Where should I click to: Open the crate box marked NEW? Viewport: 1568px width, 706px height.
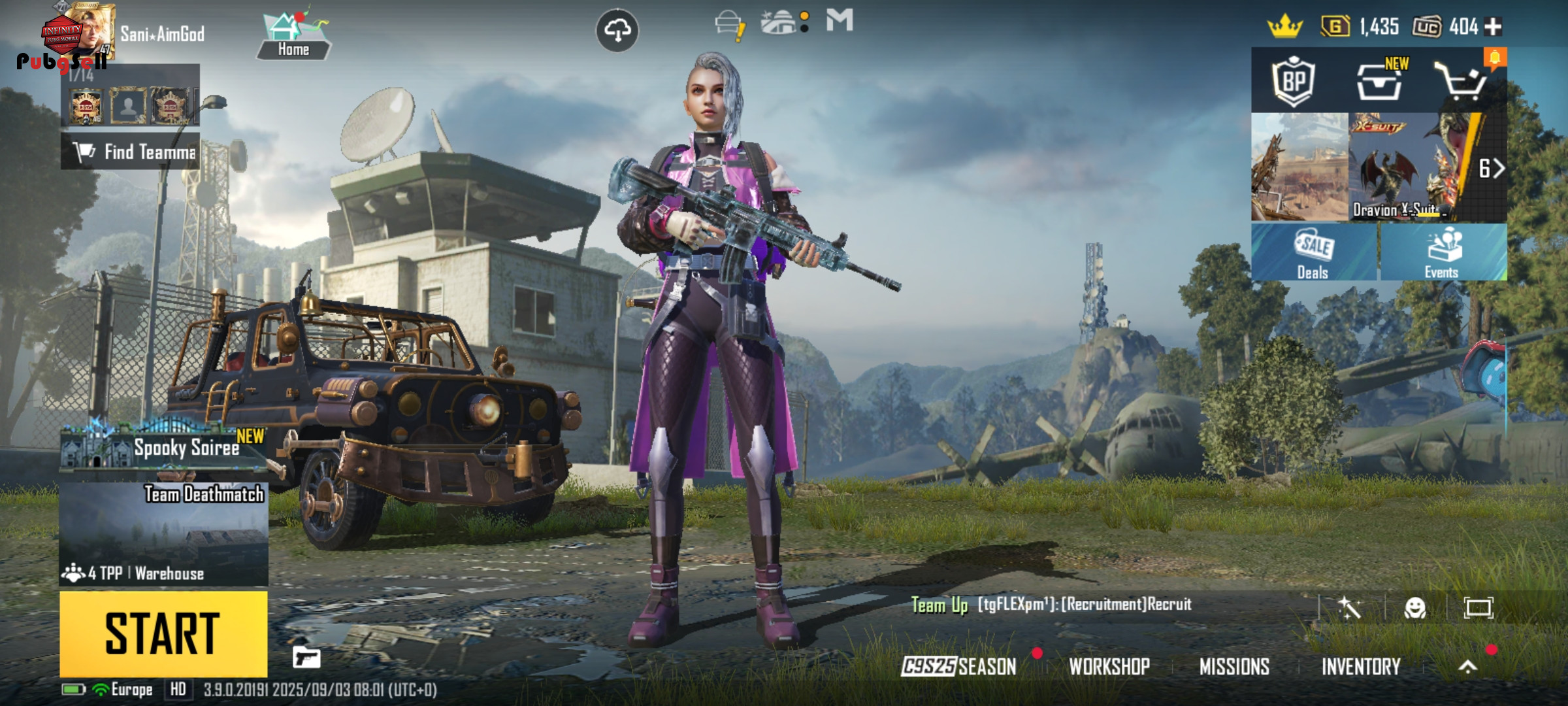coord(1379,81)
